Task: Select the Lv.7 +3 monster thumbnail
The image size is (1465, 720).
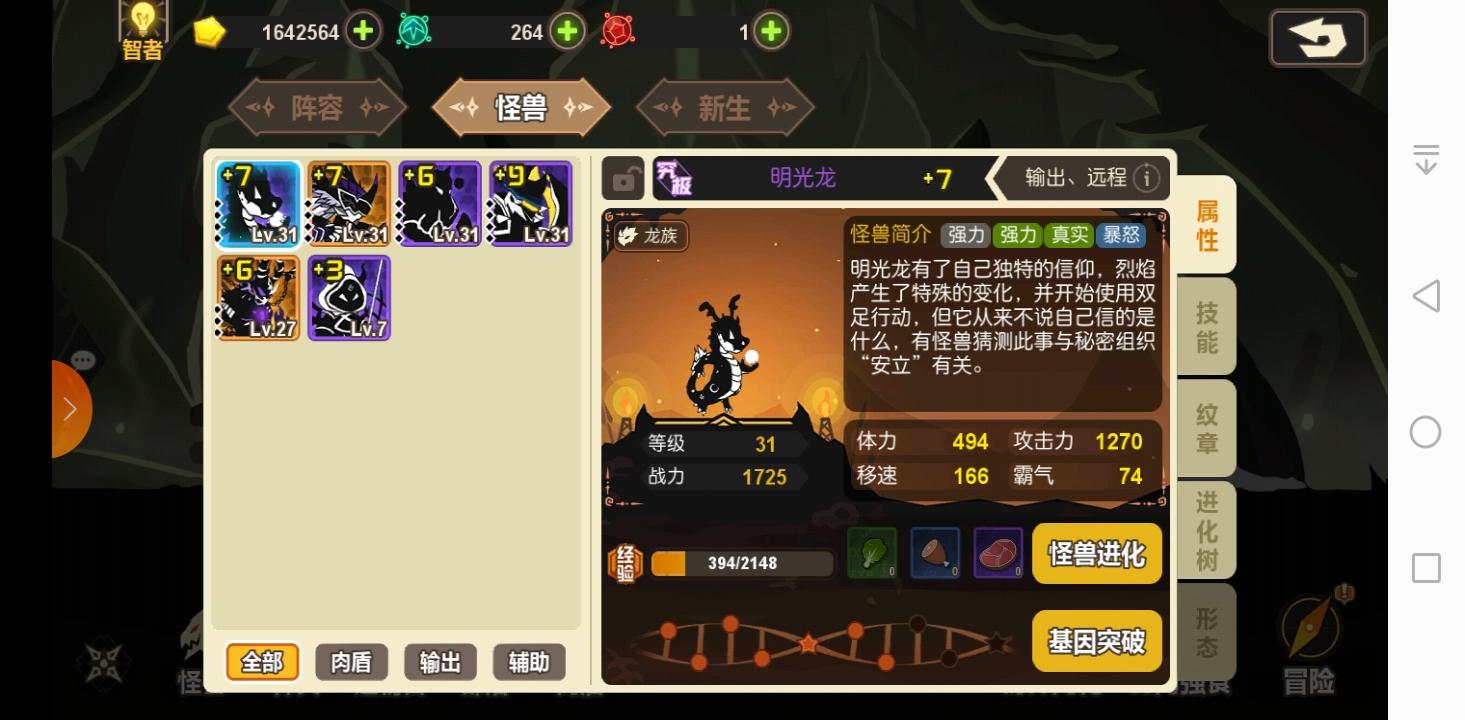Action: point(349,297)
